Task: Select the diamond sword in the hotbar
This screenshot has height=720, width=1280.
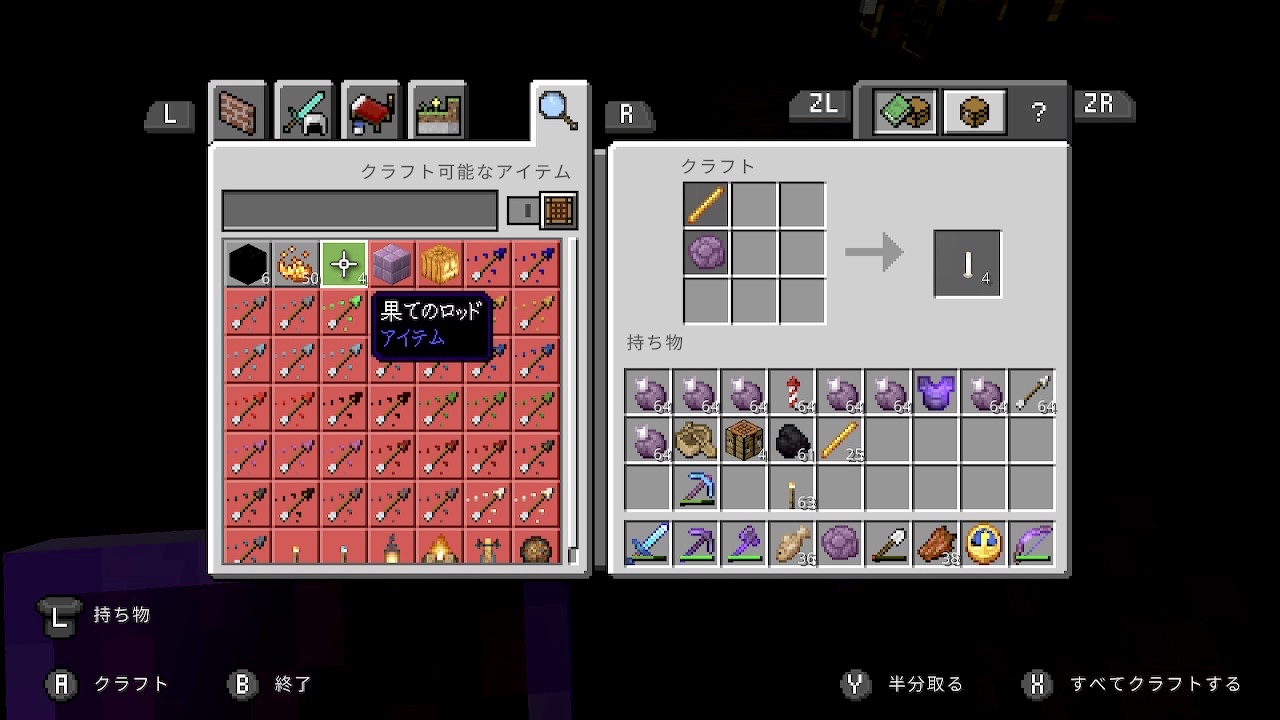Action: pyautogui.click(x=648, y=544)
